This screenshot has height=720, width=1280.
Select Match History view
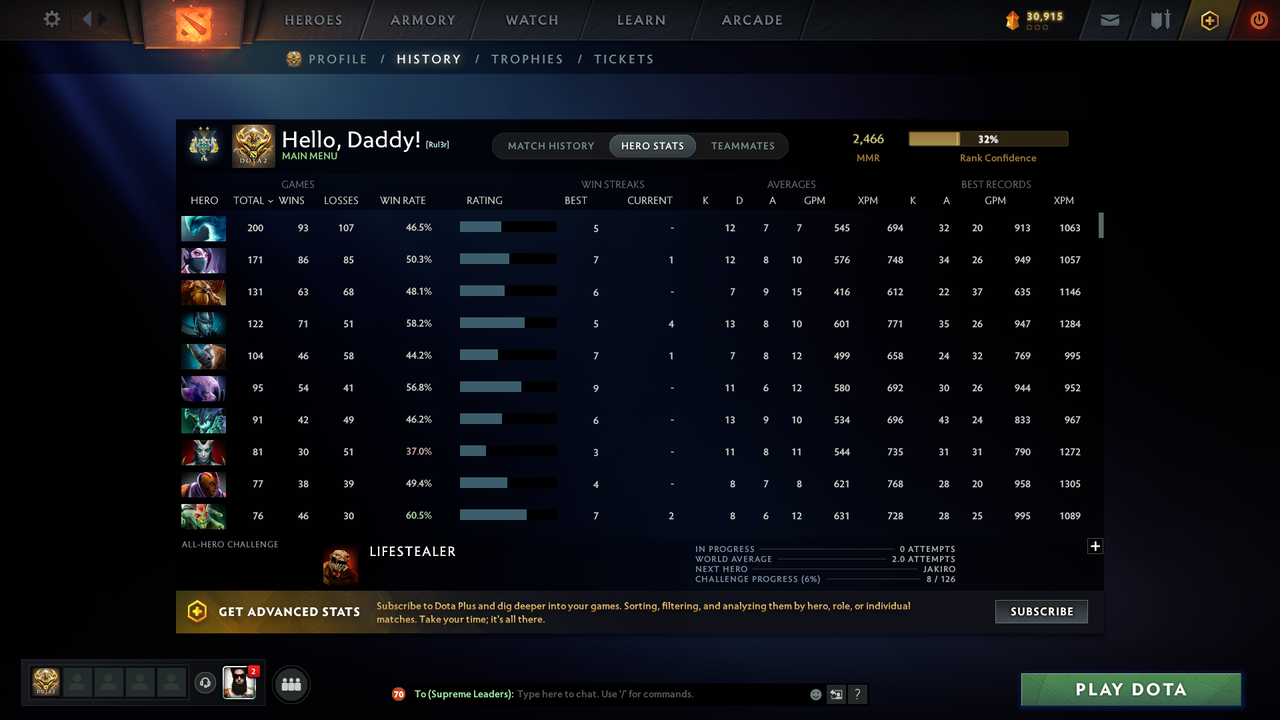[x=551, y=145]
